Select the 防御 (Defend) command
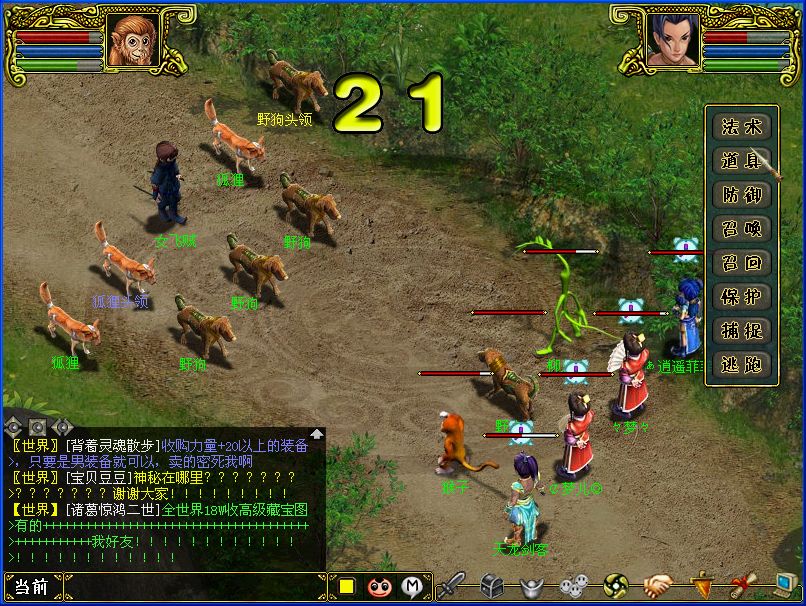The width and height of the screenshot is (806, 606). coord(741,195)
